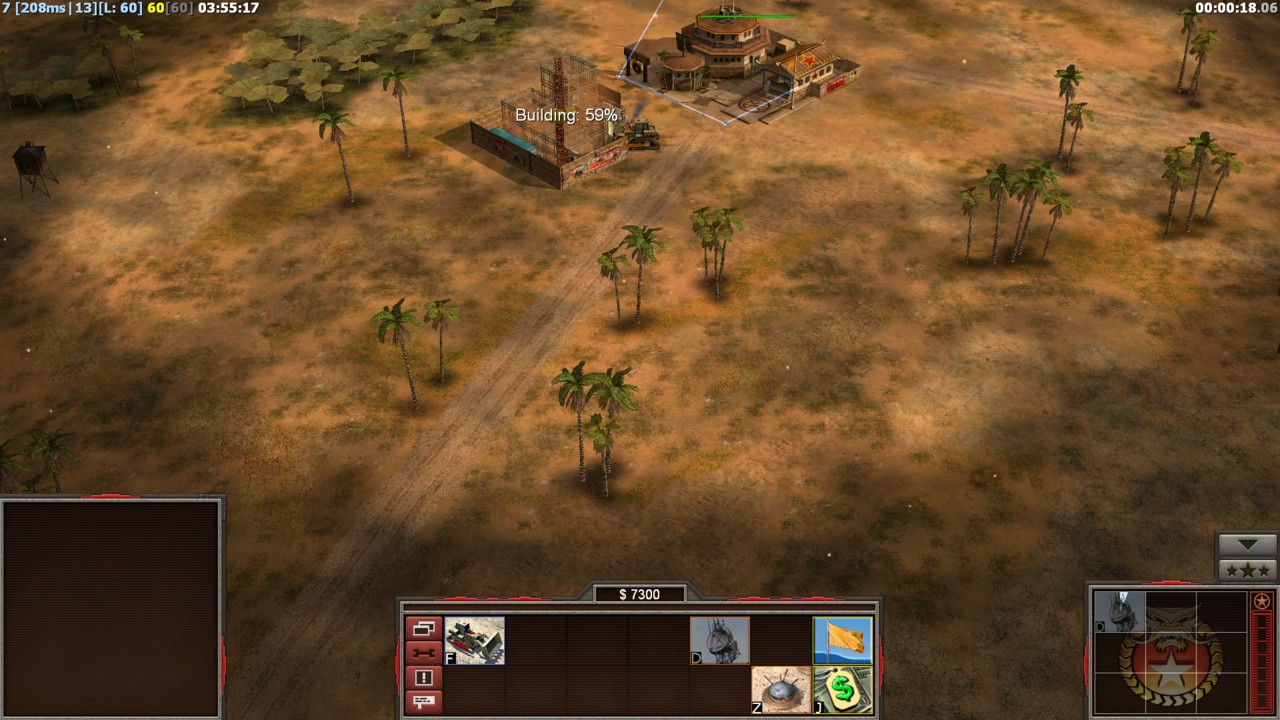The height and width of the screenshot is (720, 1280).
Task: Choose the land mines upgrade icon
Action: [x=781, y=690]
